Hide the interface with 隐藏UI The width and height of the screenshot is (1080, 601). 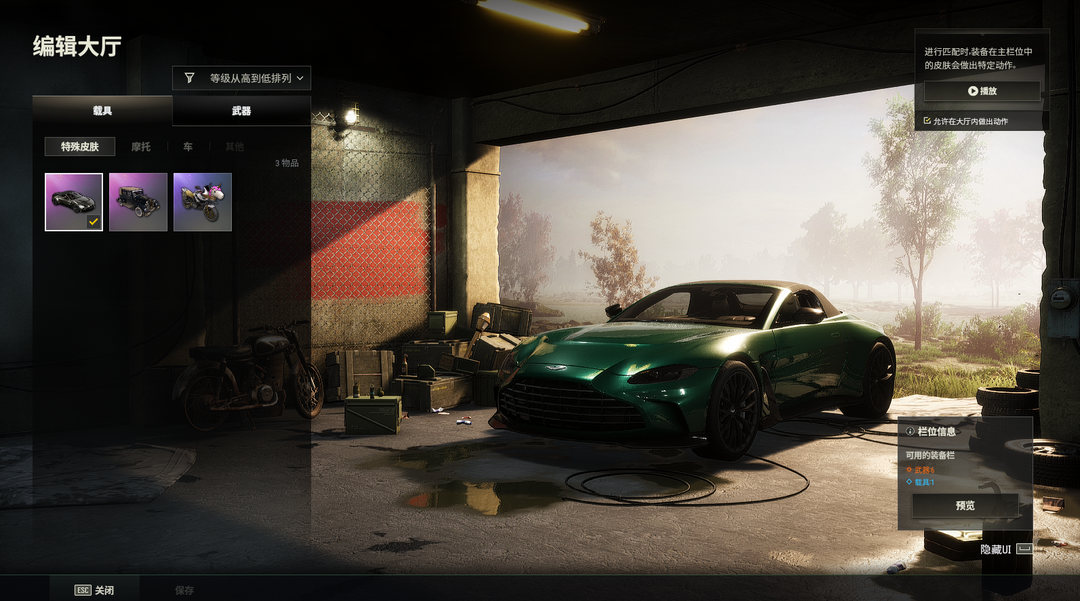click(1003, 549)
